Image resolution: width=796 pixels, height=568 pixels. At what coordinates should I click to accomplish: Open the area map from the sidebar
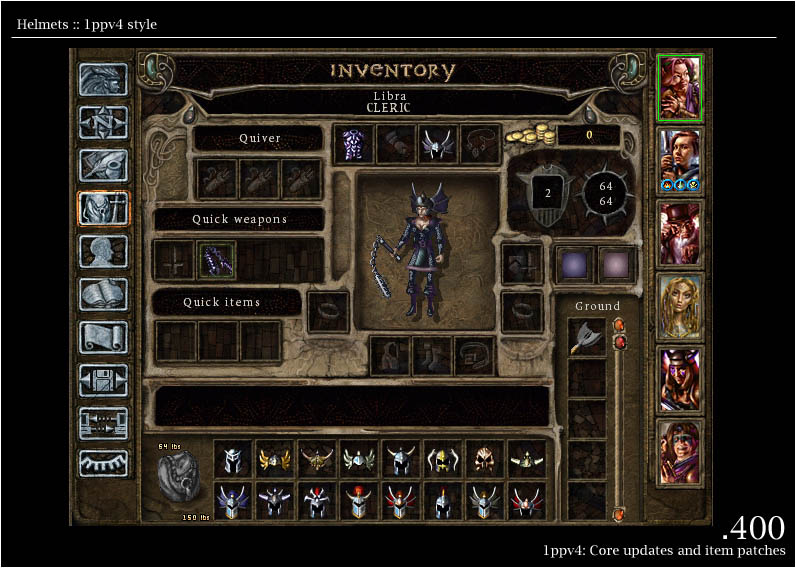(x=104, y=122)
